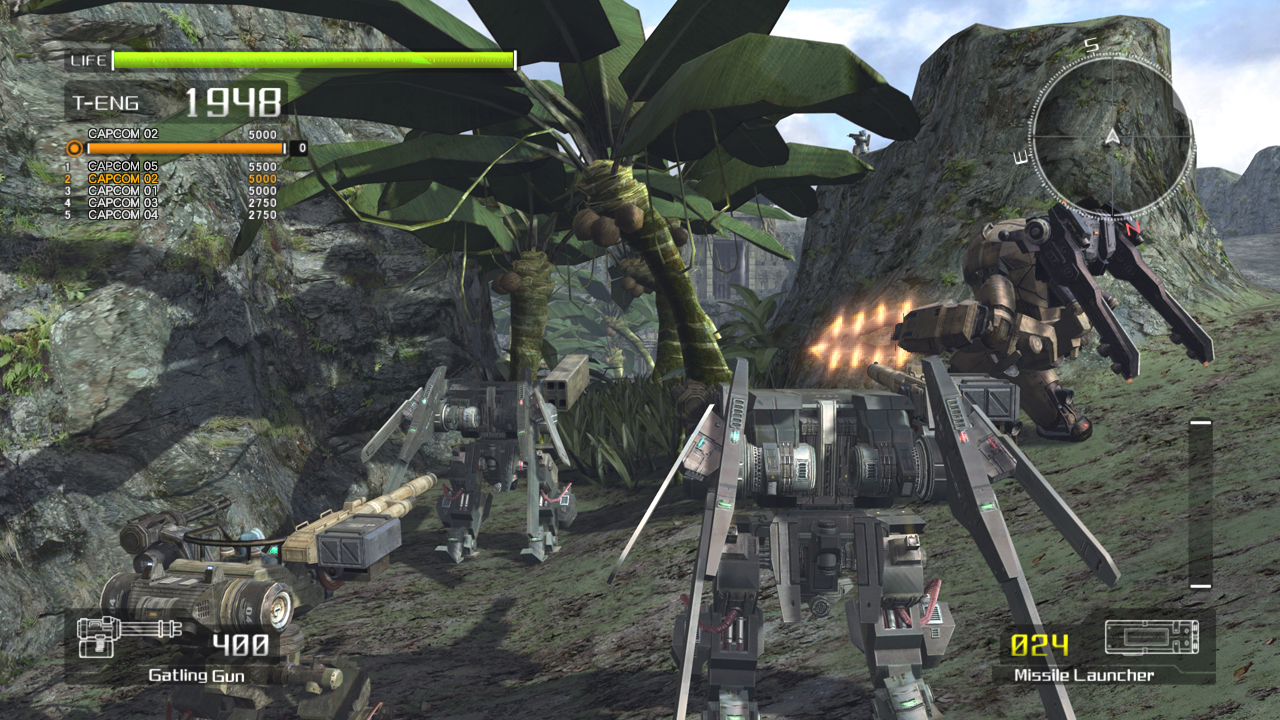The width and height of the screenshot is (1280, 720).
Task: Select the Missile Launcher weapon icon
Action: pyautogui.click(x=1151, y=637)
